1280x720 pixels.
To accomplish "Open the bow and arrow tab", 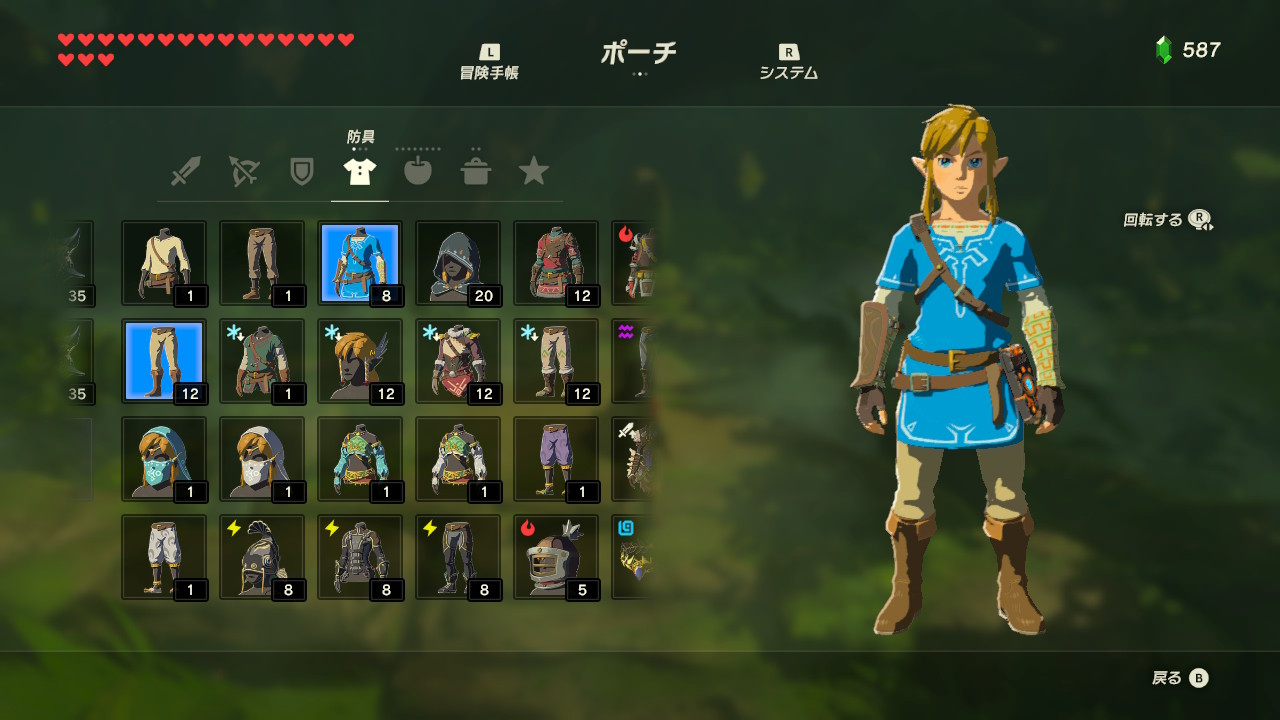I will click(x=243, y=172).
